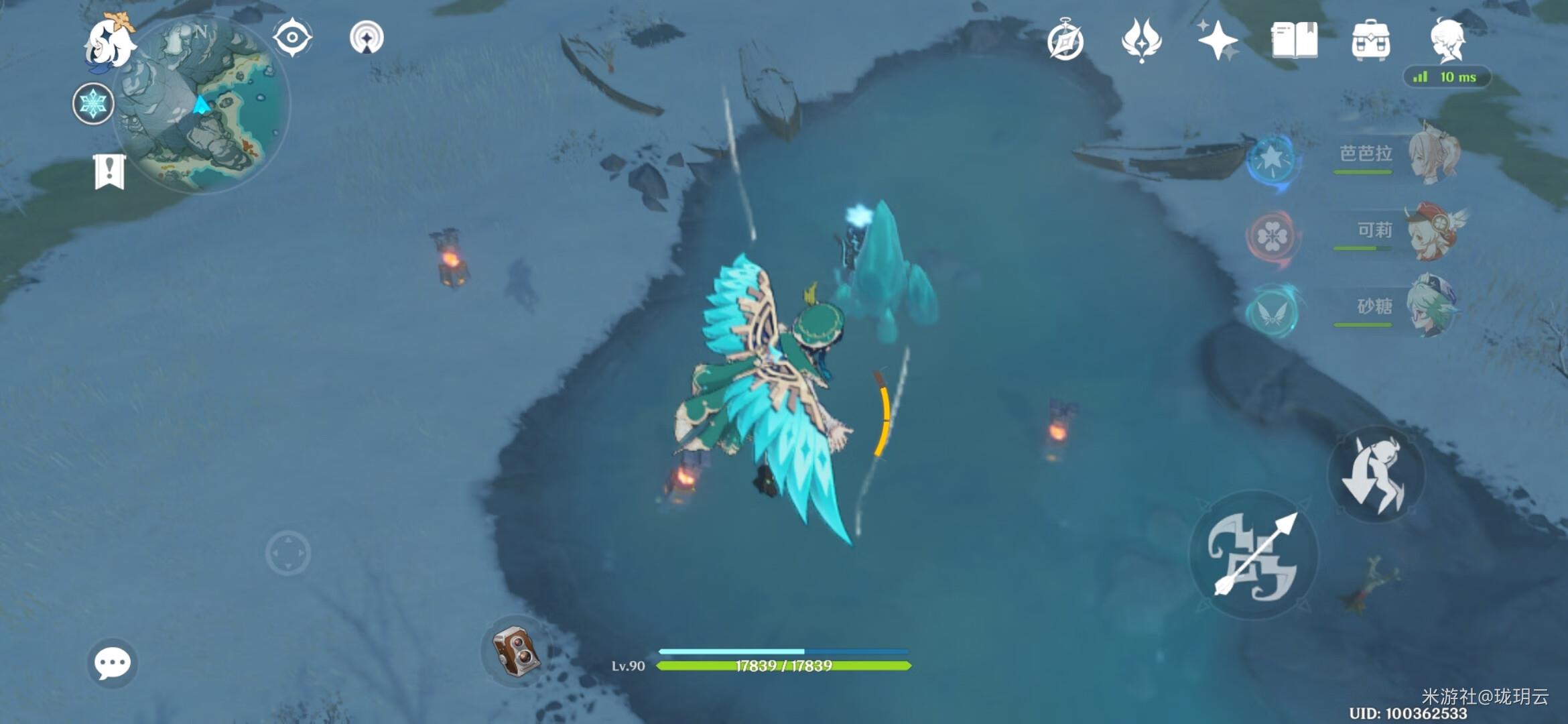Open the events wings icon
Viewport: 1568px width, 724px height.
1141,40
